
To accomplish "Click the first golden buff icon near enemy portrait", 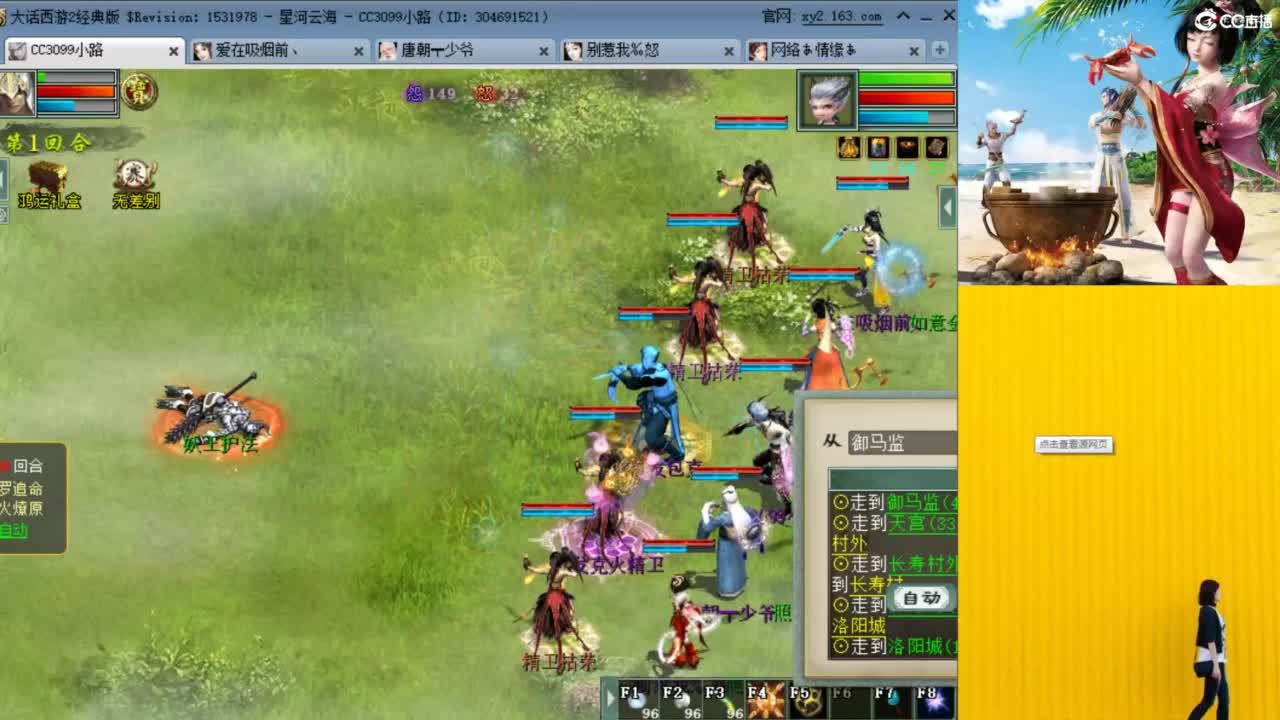I will [846, 148].
